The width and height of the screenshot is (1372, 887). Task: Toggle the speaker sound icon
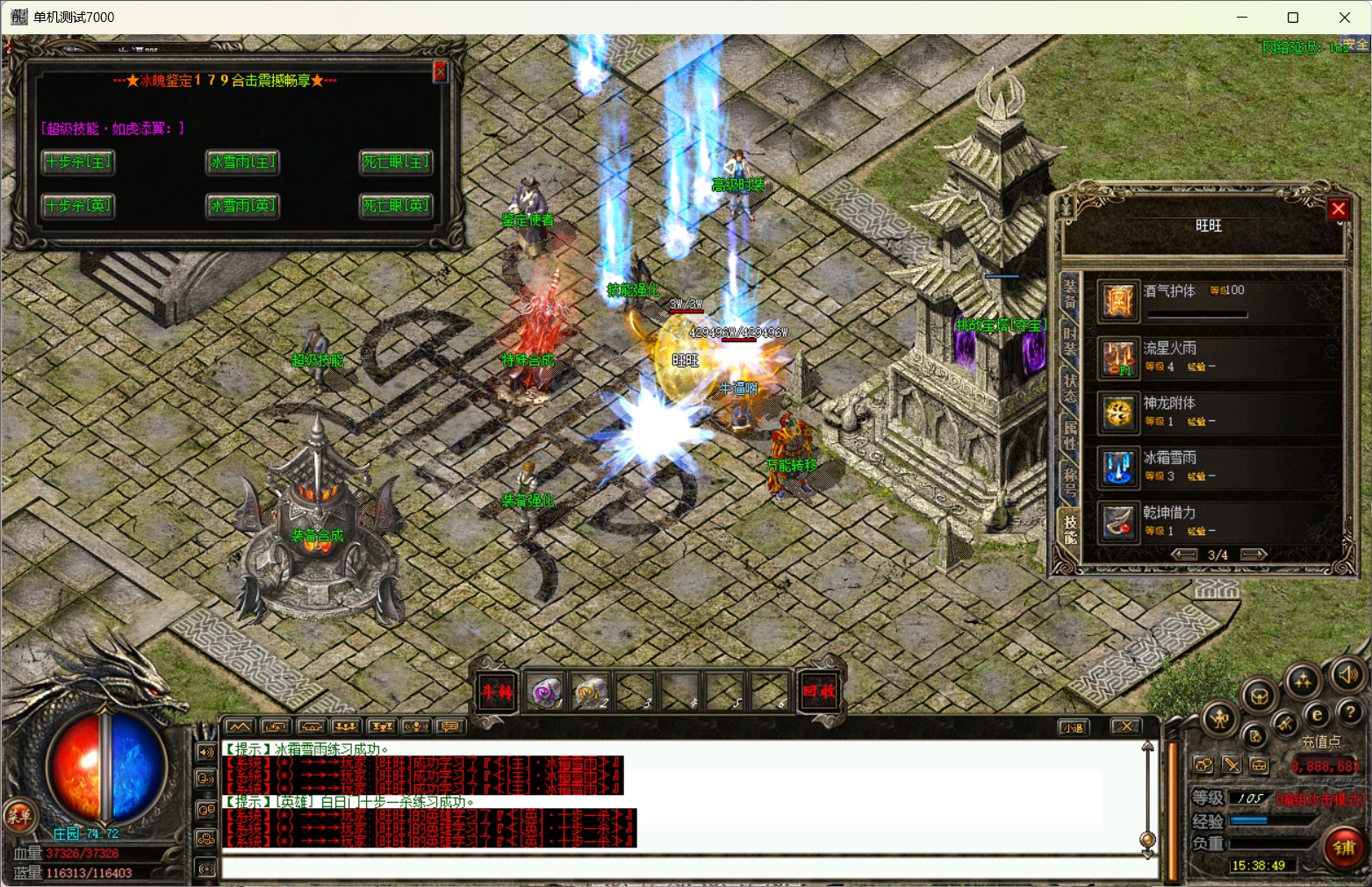point(1347,675)
